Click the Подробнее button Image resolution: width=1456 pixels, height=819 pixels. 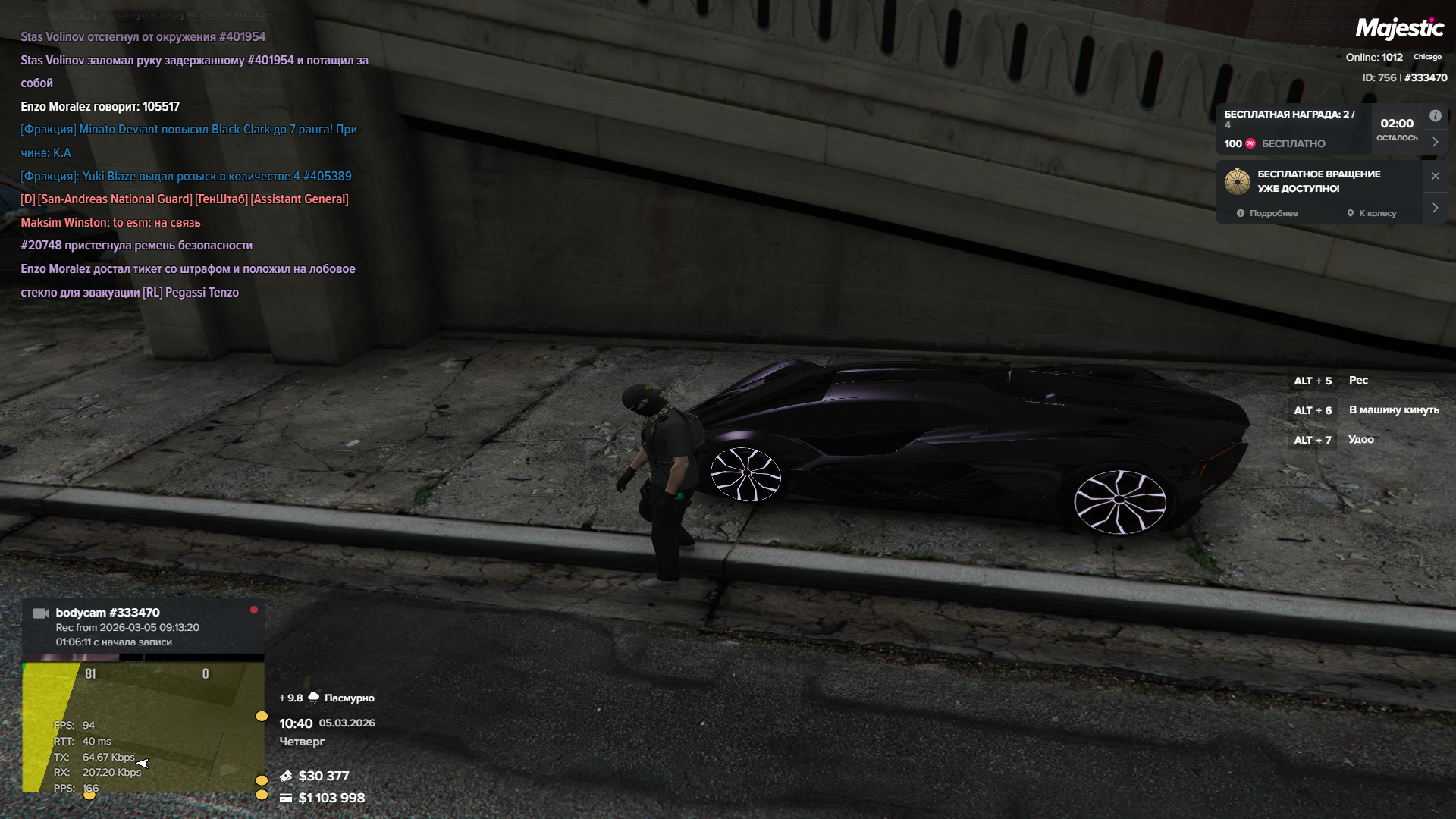1267,213
